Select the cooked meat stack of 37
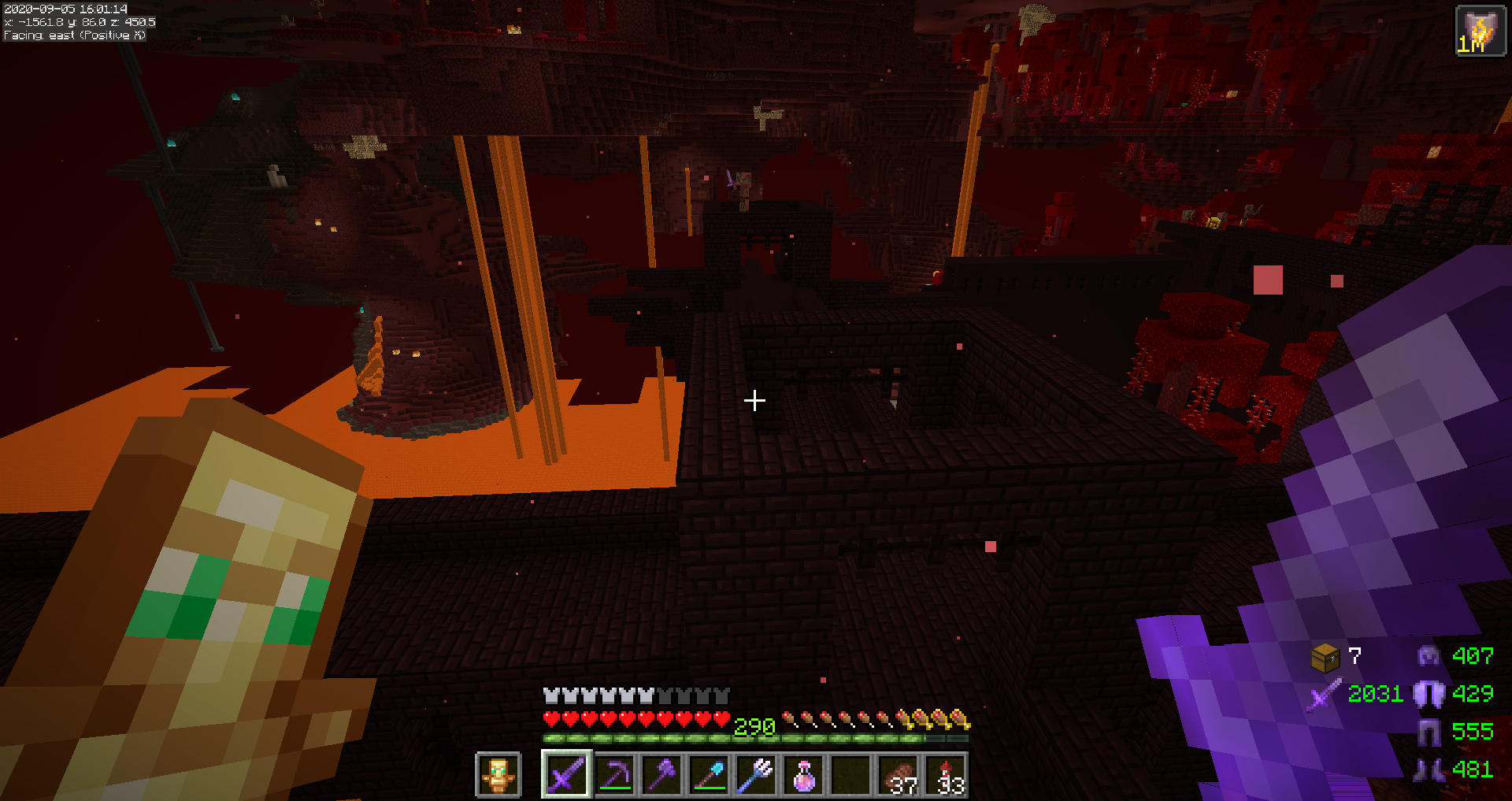Screen dimensions: 1512x801 click(899, 775)
